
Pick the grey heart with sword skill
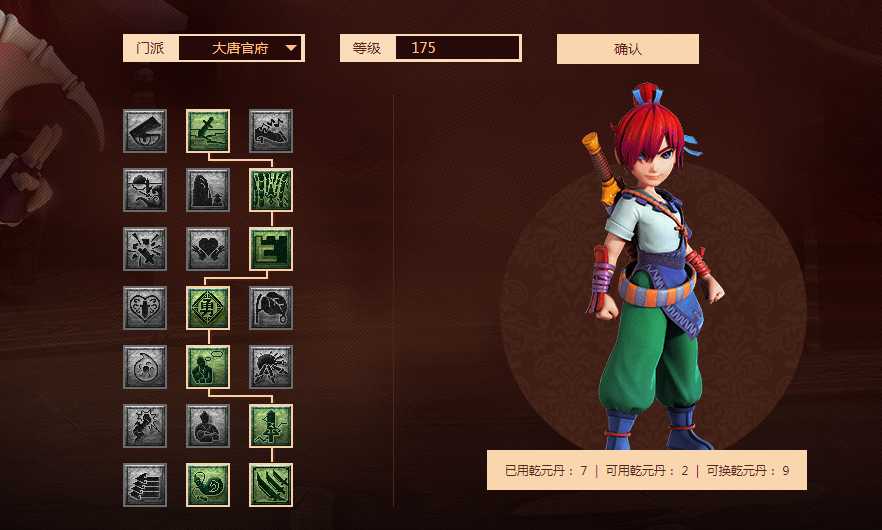pyautogui.click(x=145, y=308)
